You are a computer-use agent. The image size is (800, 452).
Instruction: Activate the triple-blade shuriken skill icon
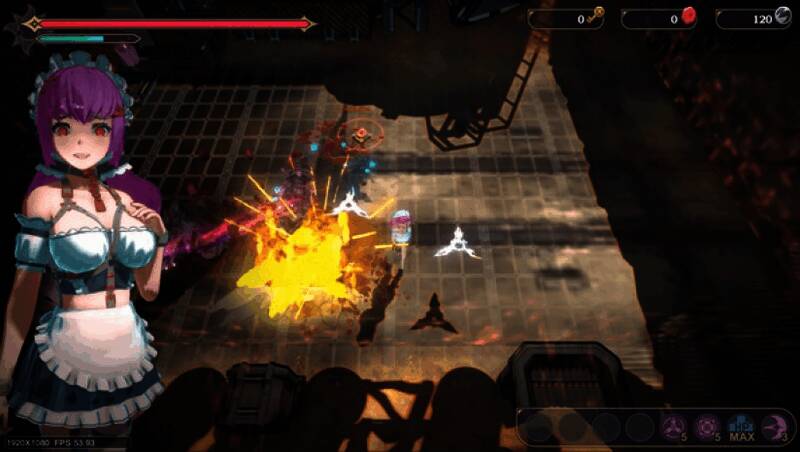672,427
